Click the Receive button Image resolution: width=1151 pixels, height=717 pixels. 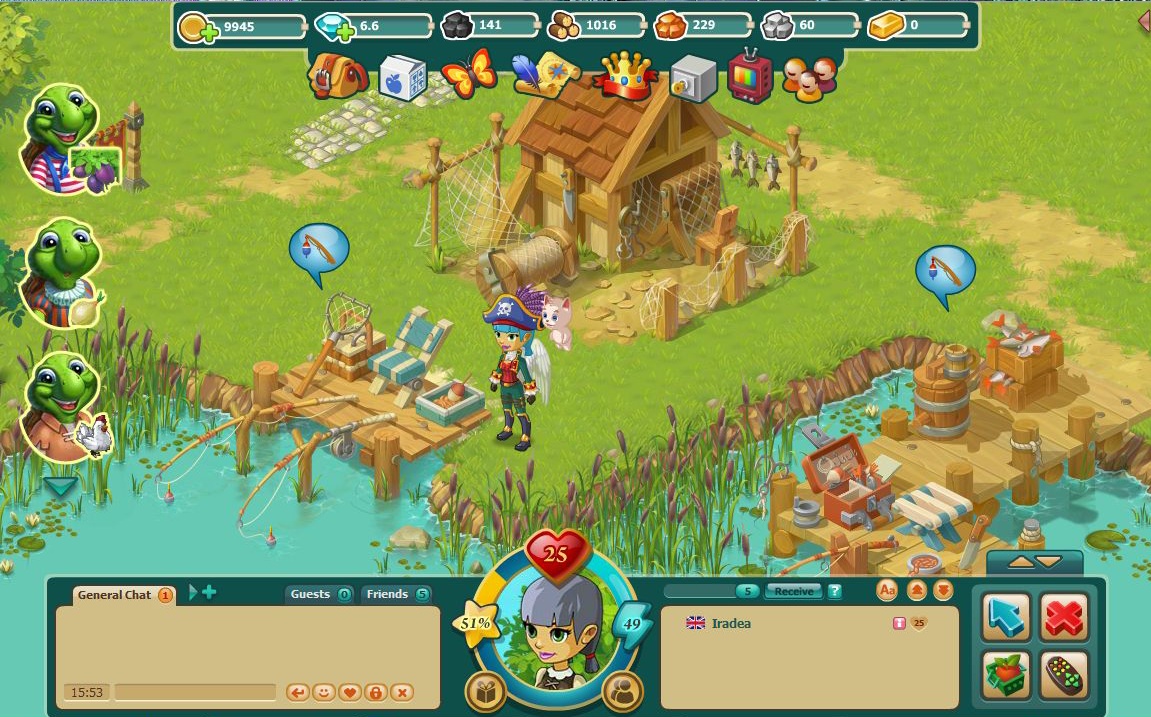tap(793, 591)
